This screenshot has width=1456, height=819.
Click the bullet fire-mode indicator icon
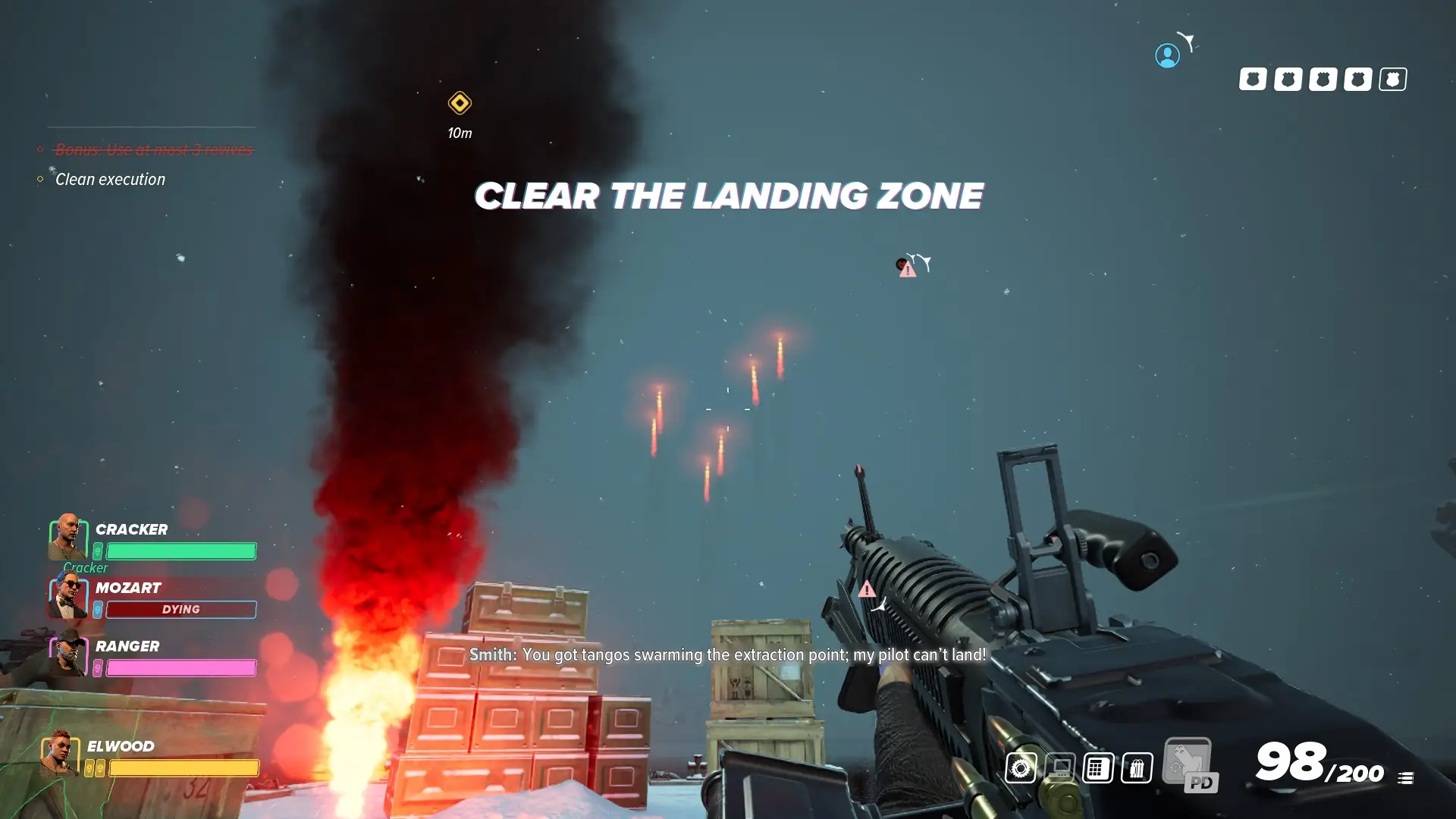pyautogui.click(x=1405, y=778)
